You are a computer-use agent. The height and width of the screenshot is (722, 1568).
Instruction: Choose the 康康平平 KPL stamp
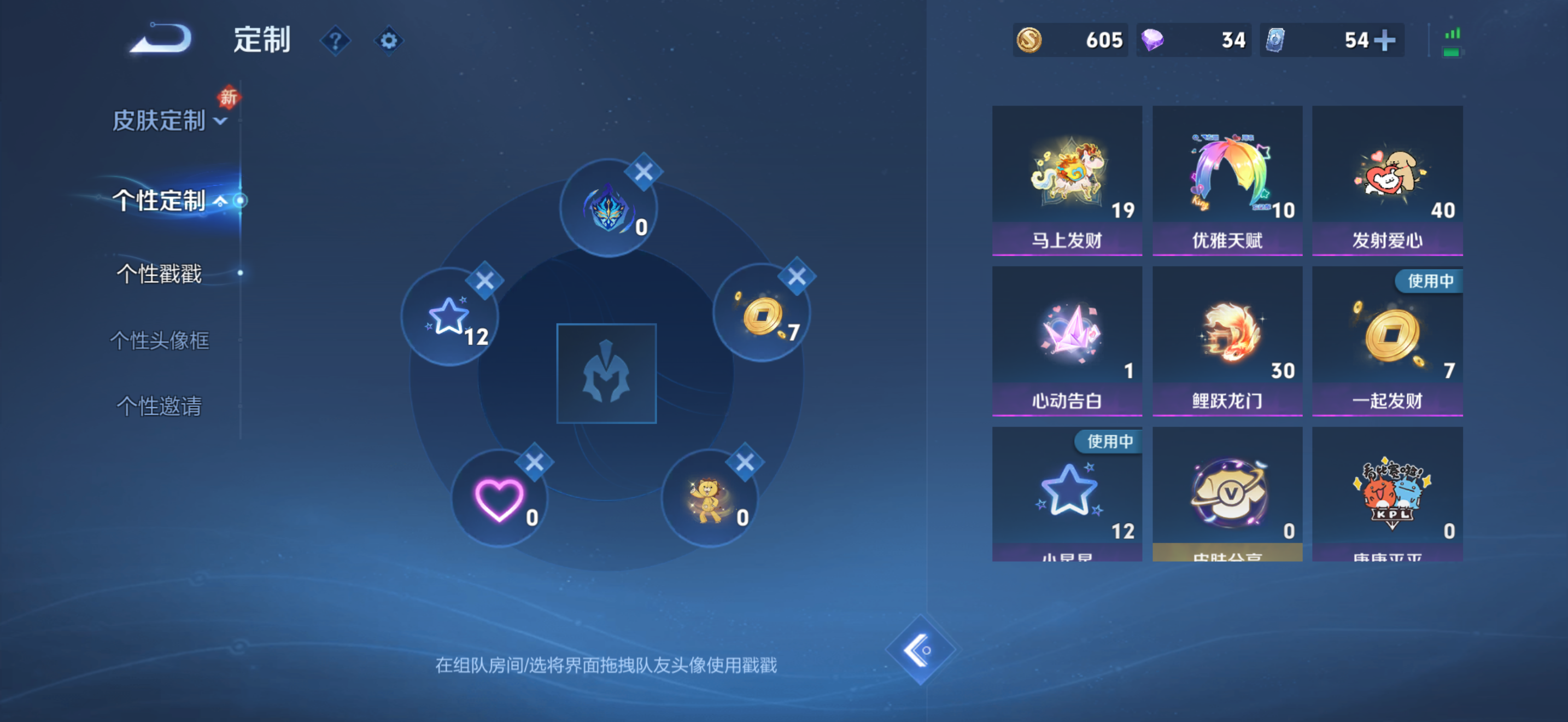(1388, 493)
